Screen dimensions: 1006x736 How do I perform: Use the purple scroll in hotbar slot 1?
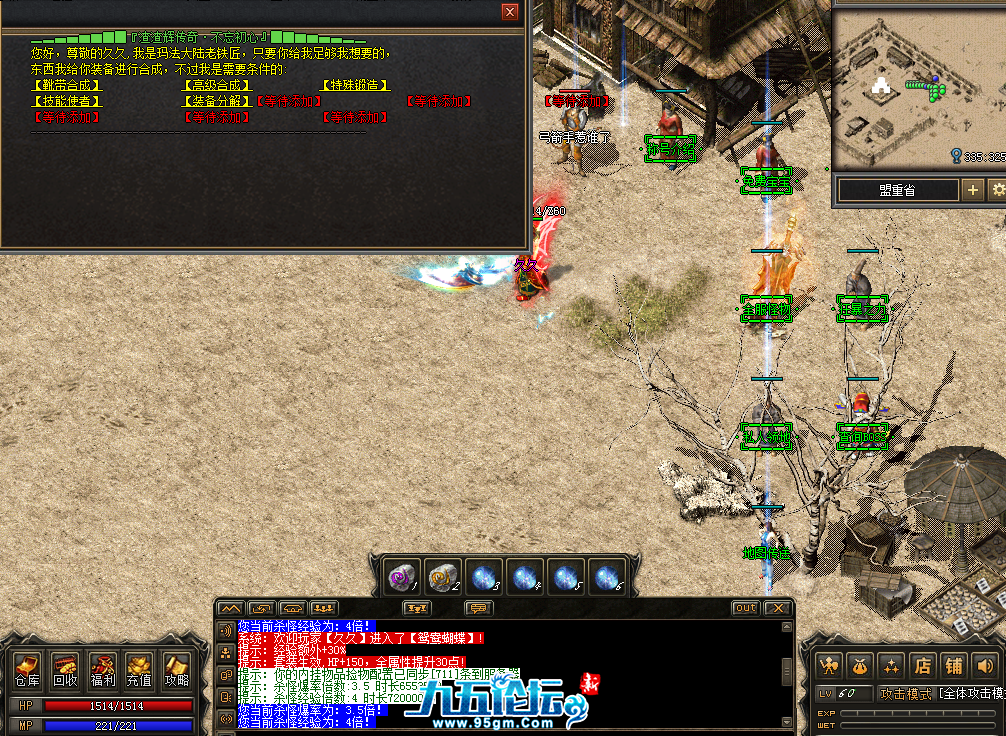[x=404, y=577]
